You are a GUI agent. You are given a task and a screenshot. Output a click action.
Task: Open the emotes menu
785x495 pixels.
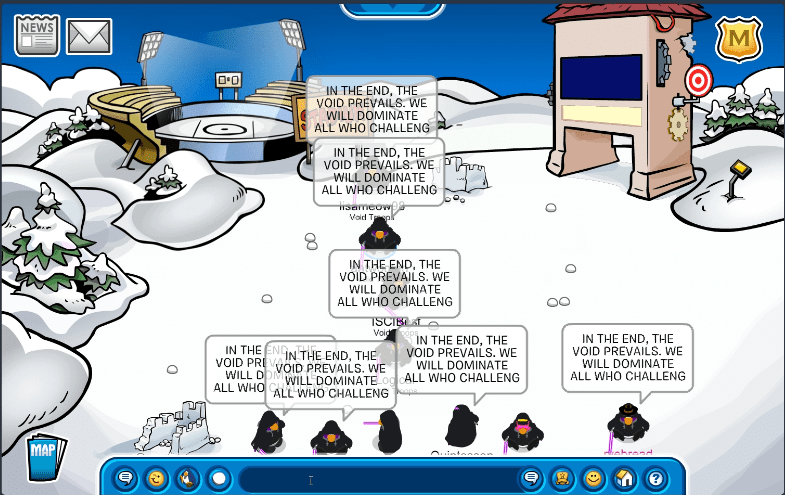[x=157, y=478]
